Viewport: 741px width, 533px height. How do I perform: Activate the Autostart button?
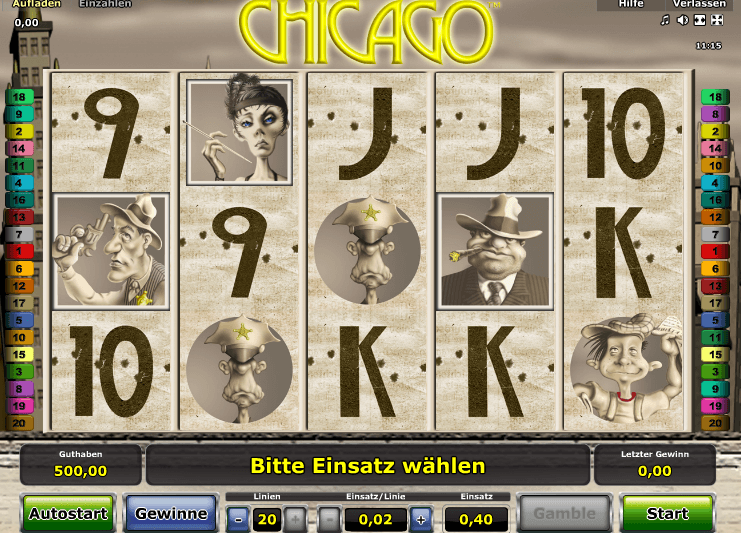(x=68, y=514)
